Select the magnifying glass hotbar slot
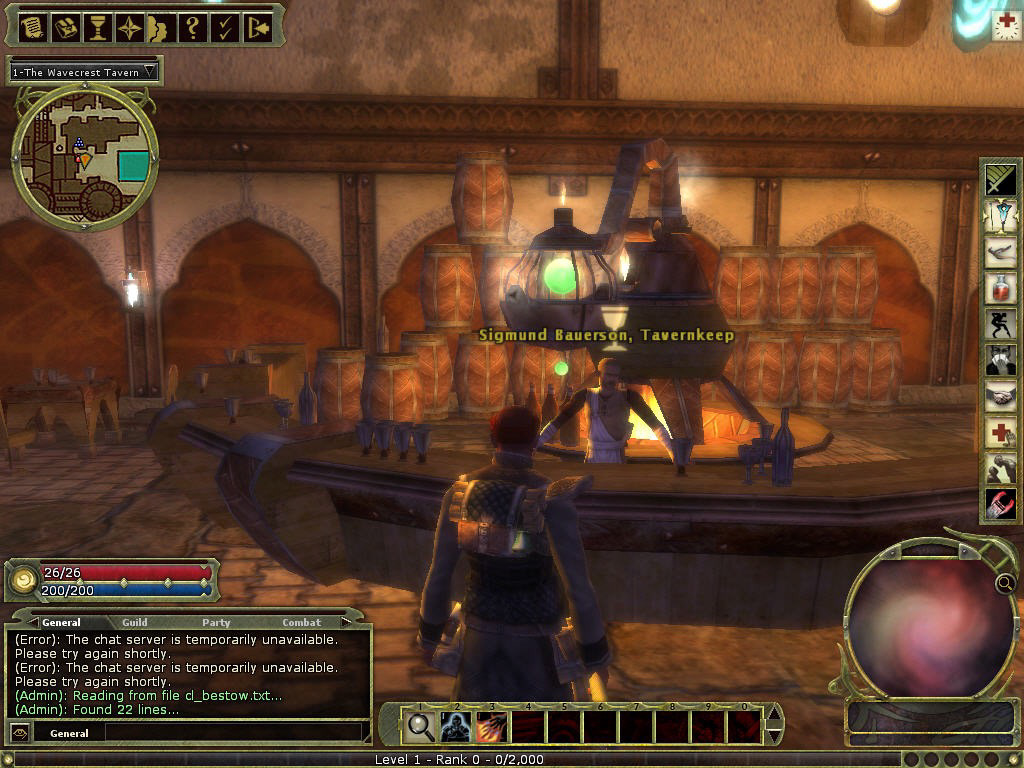This screenshot has width=1024, height=768. pos(421,727)
